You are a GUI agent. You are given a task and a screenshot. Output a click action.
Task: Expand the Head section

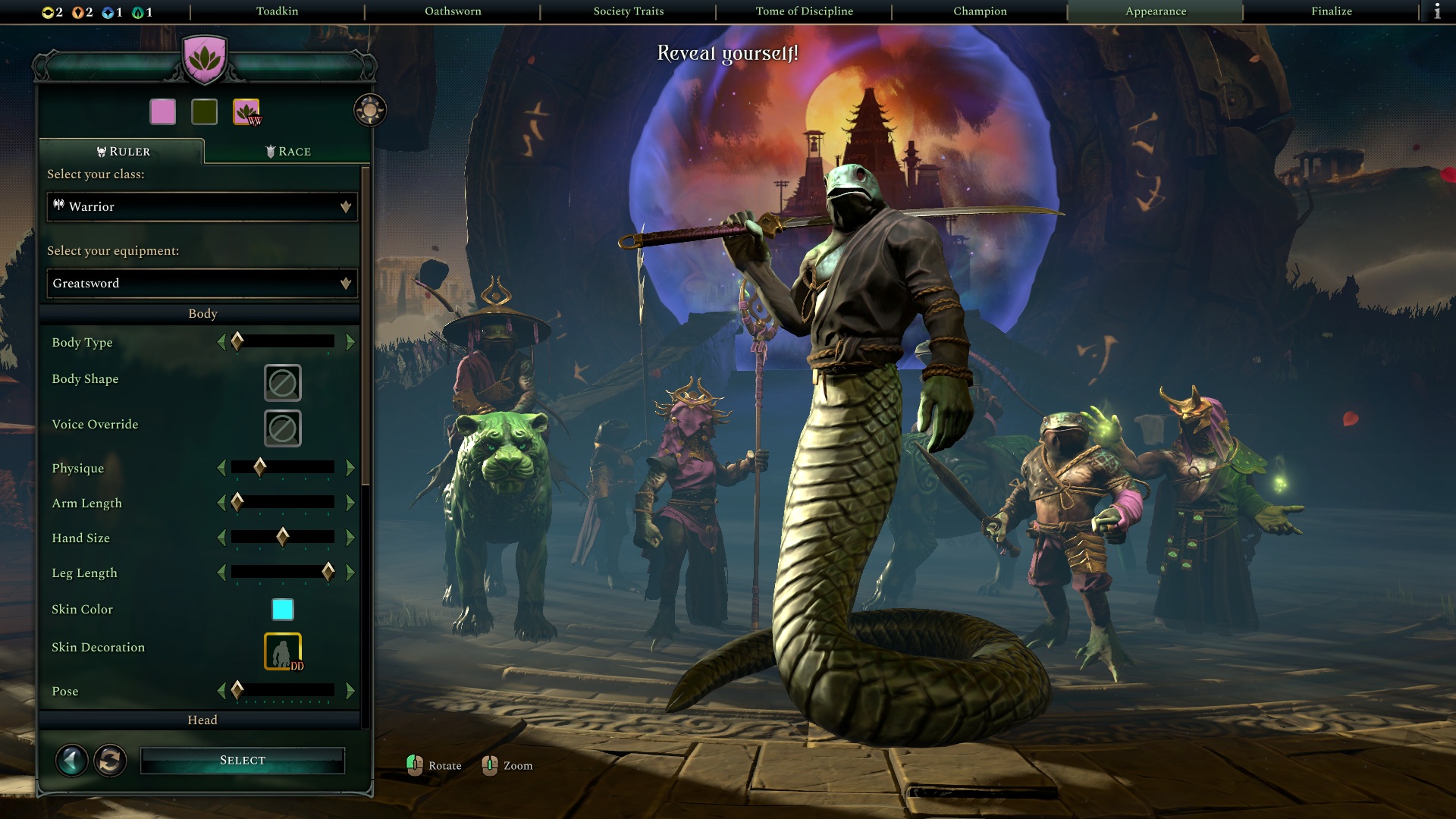tap(202, 719)
